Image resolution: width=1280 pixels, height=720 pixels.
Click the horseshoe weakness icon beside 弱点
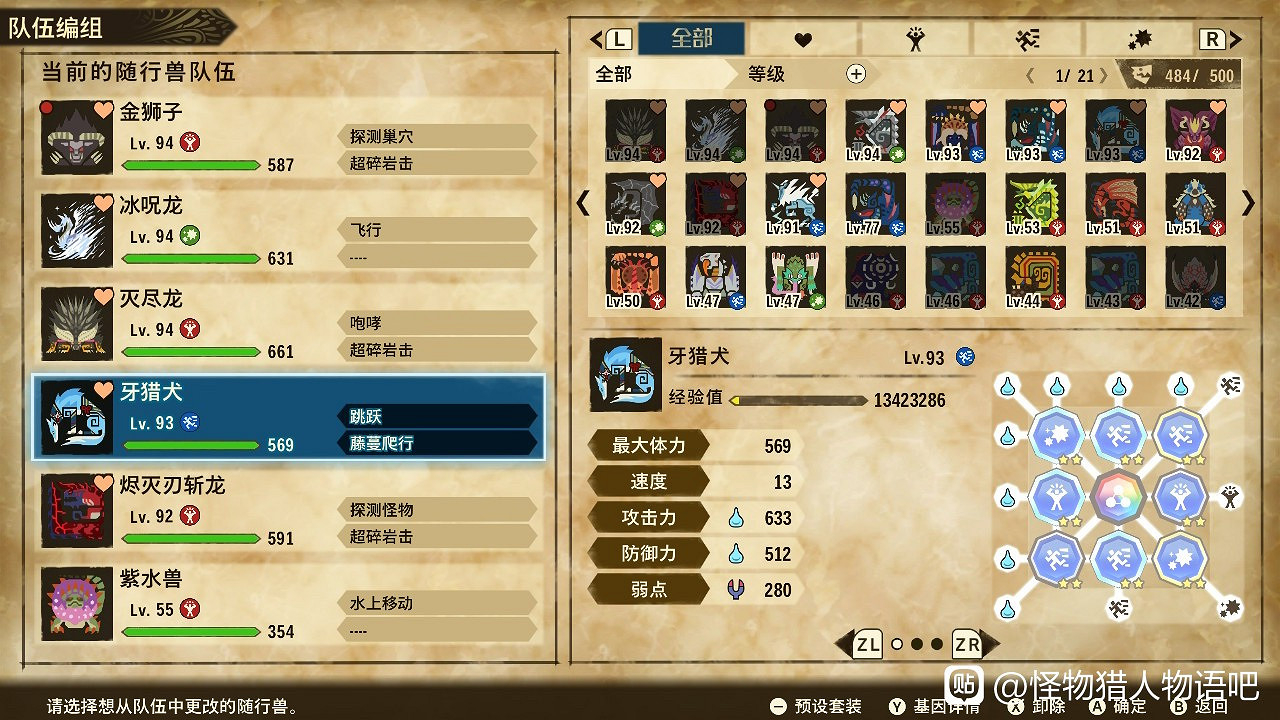[736, 590]
